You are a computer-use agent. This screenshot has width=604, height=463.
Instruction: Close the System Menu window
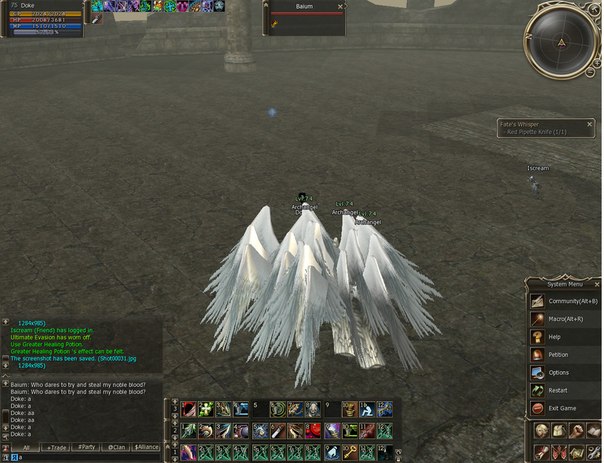(597, 284)
